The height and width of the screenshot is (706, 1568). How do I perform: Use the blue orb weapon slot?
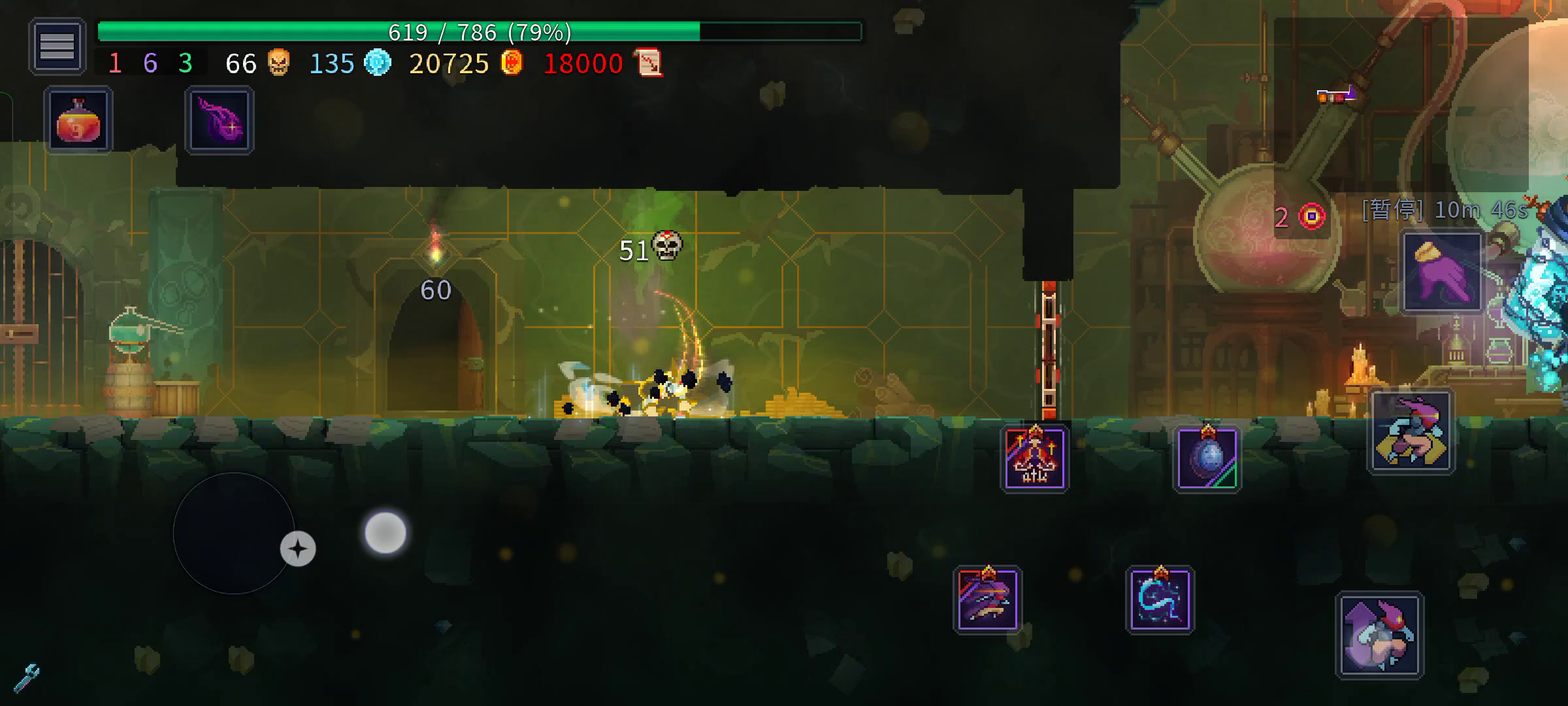click(x=1207, y=458)
